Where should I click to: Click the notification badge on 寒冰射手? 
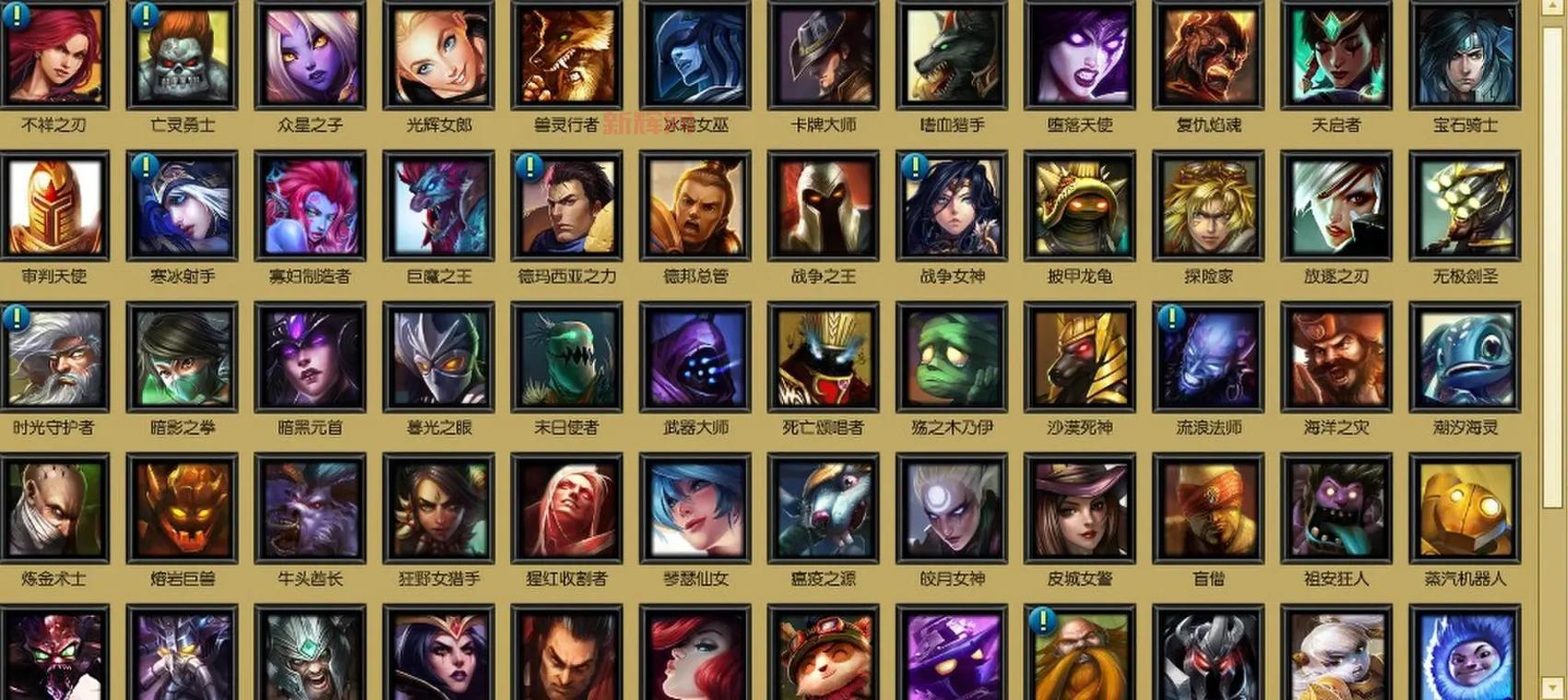144,165
